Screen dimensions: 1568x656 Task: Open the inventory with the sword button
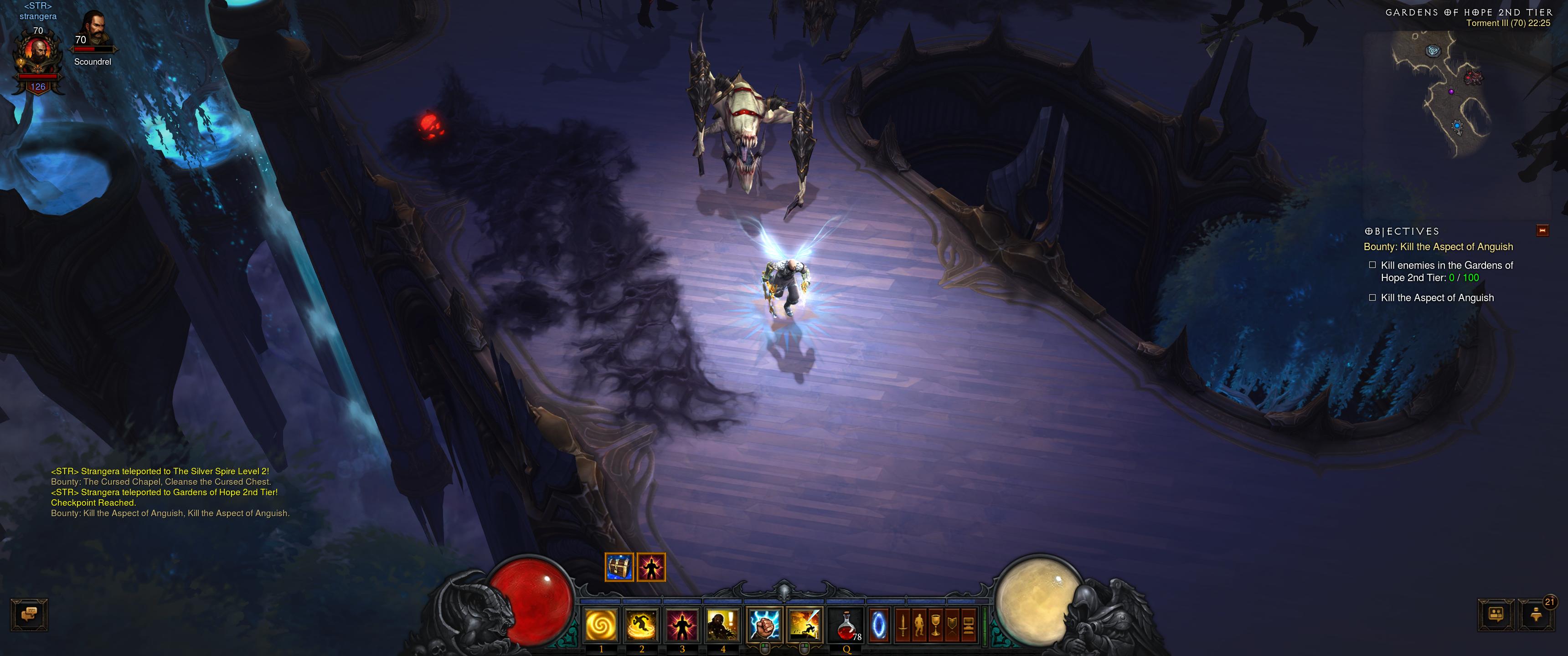[903, 625]
